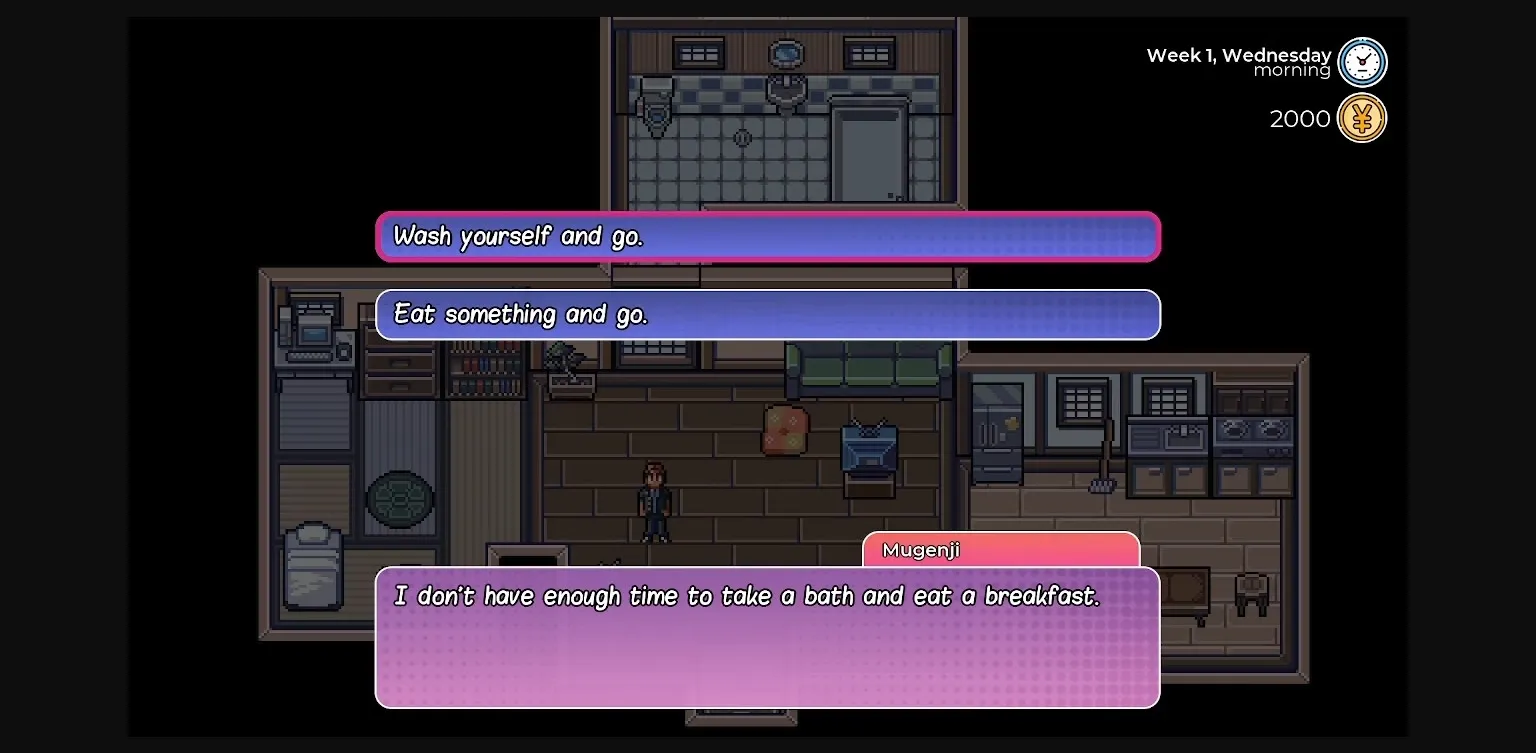Click the Mugenji name tag label
This screenshot has height=753, width=1536.
(919, 549)
